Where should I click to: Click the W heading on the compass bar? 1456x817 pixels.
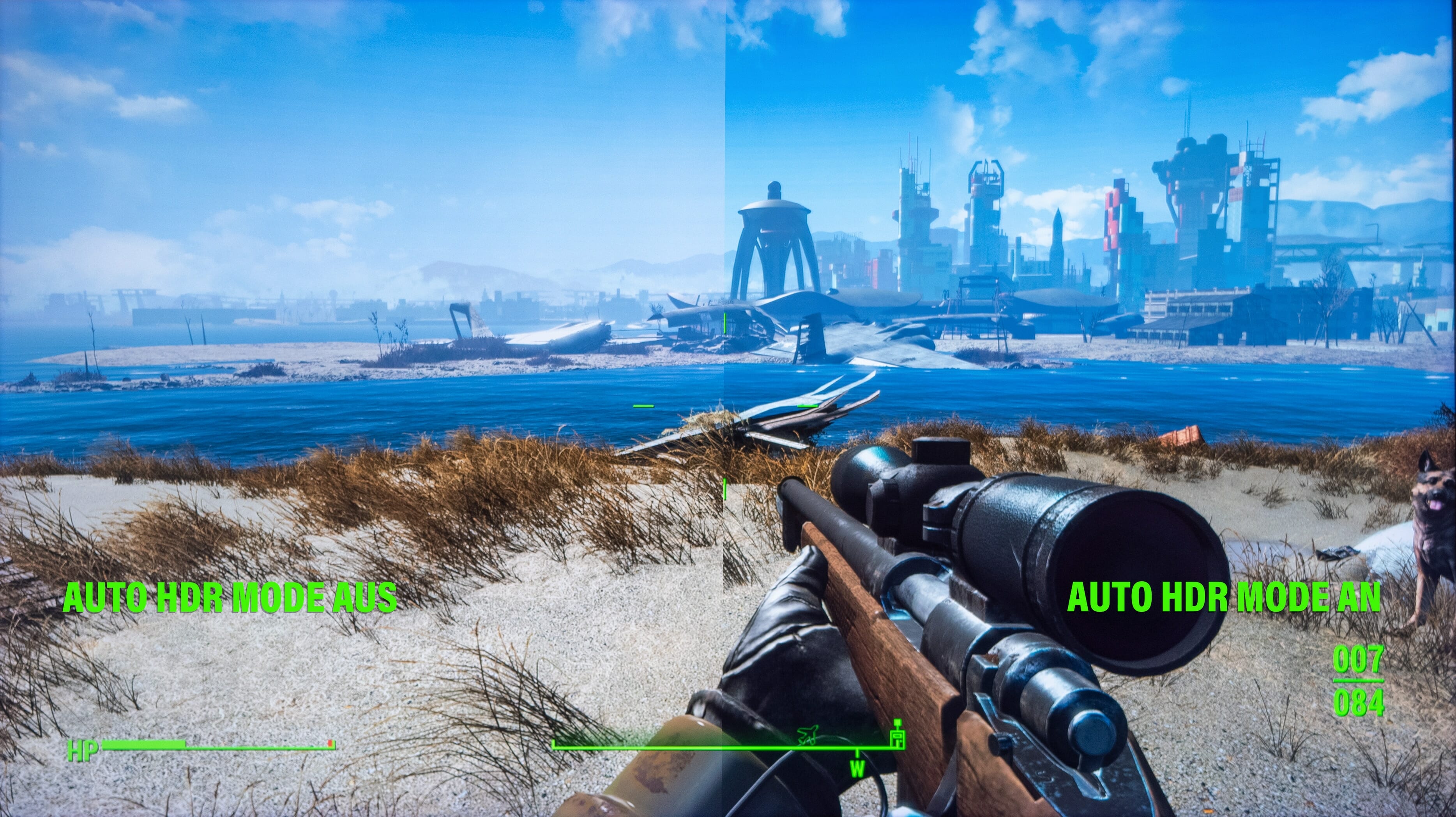coord(857,768)
